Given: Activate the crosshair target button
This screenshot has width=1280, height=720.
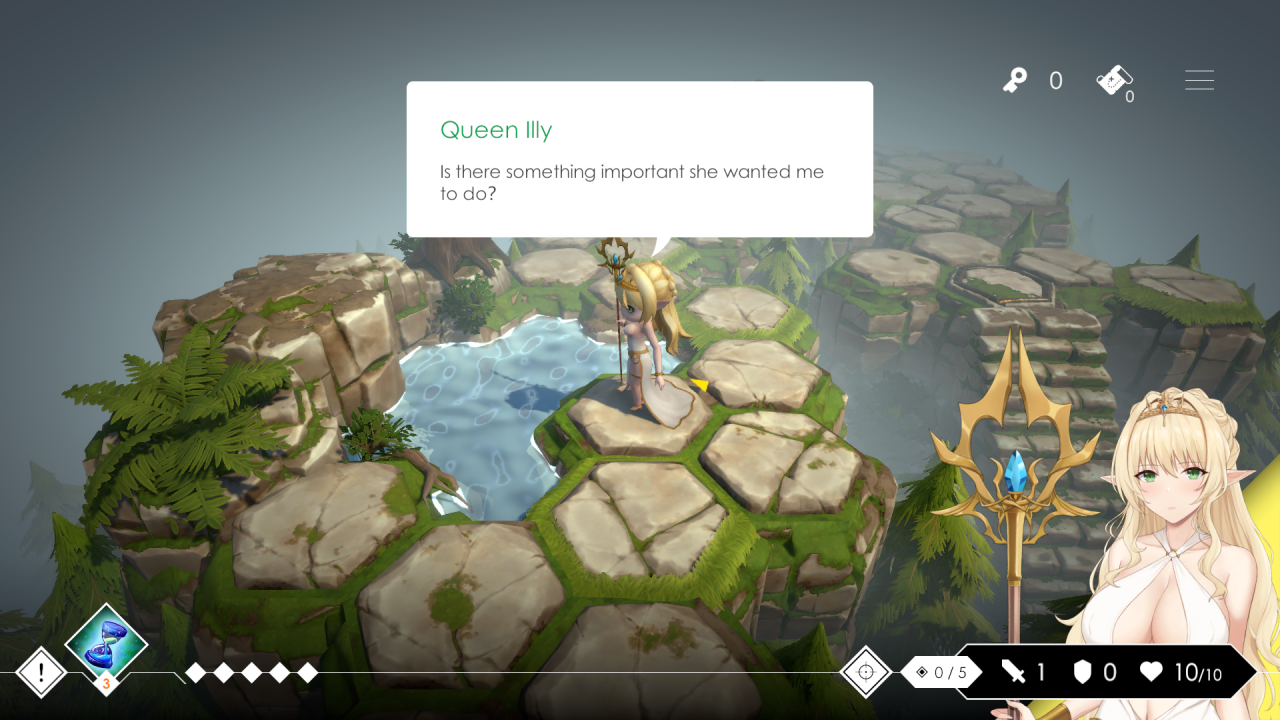Looking at the screenshot, I should tap(866, 672).
